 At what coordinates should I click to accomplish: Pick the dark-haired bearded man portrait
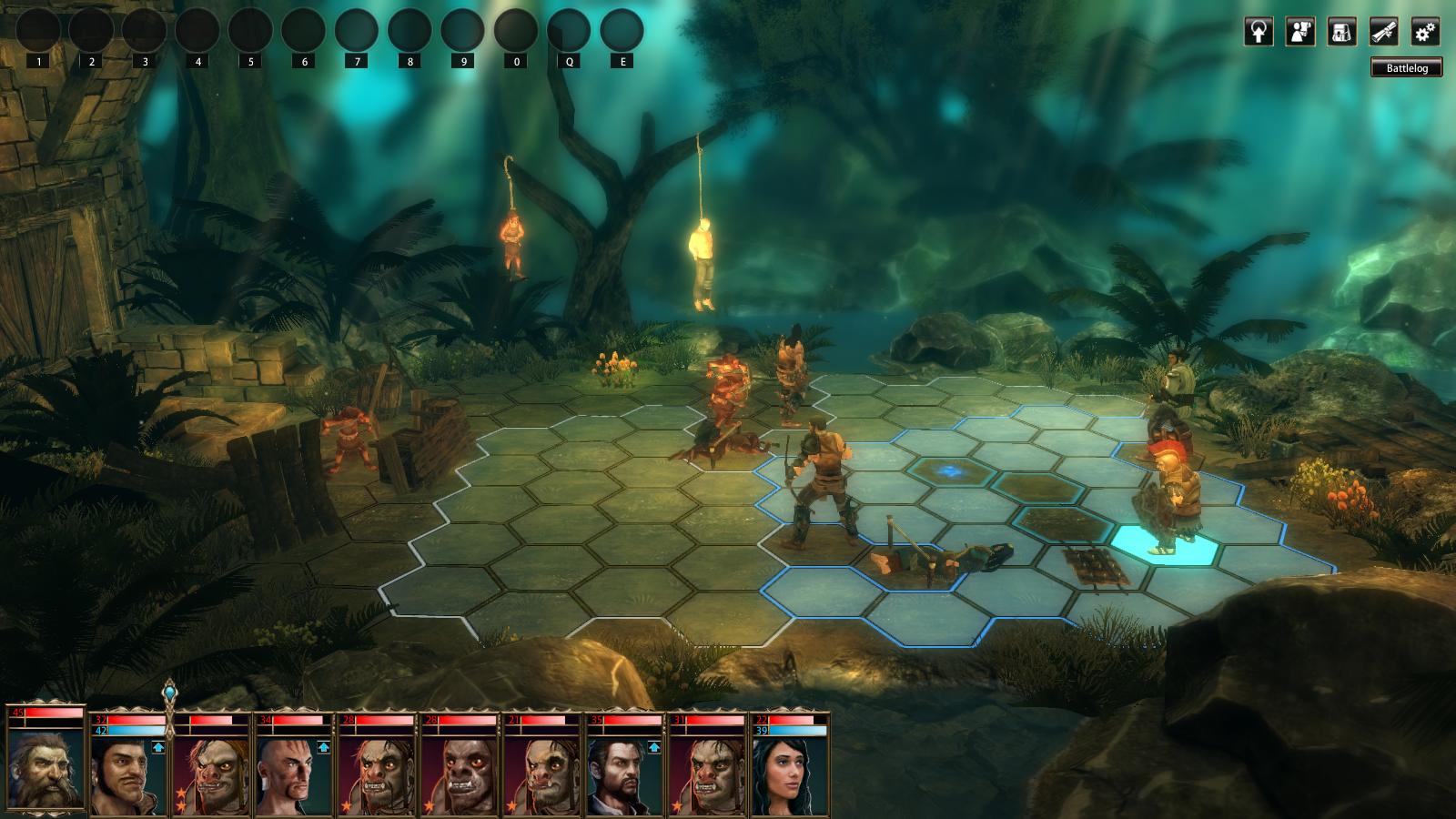(618, 775)
